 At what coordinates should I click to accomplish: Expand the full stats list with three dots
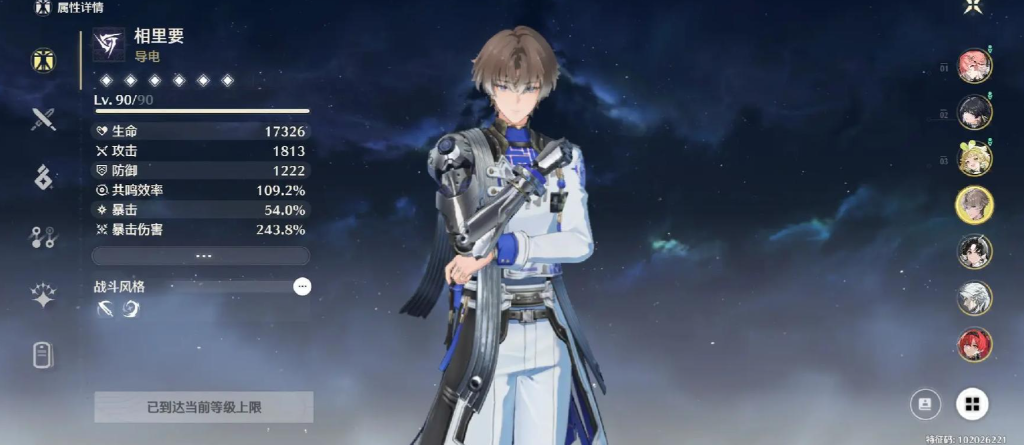coord(202,256)
